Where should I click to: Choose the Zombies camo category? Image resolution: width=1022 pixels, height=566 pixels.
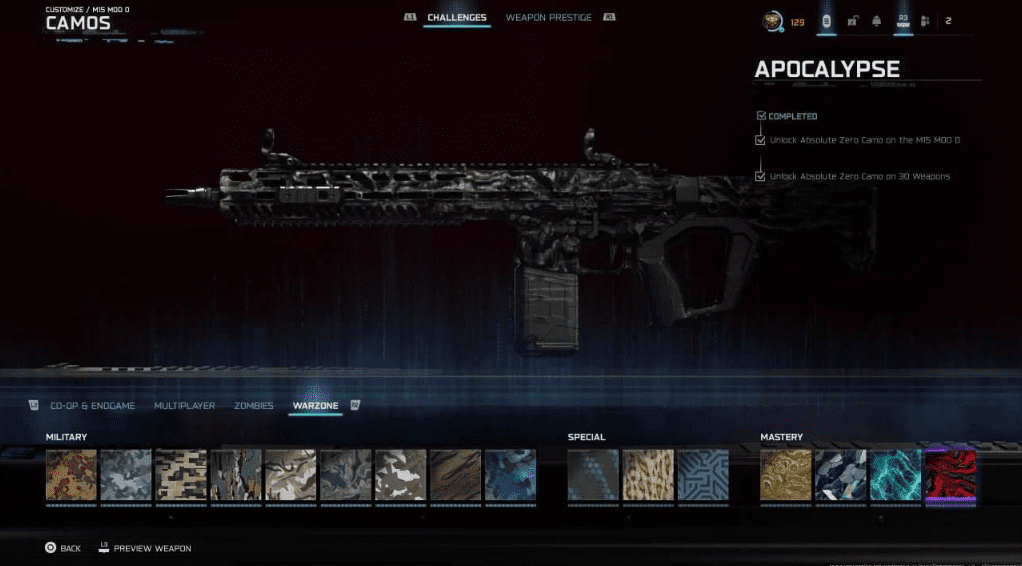253,406
